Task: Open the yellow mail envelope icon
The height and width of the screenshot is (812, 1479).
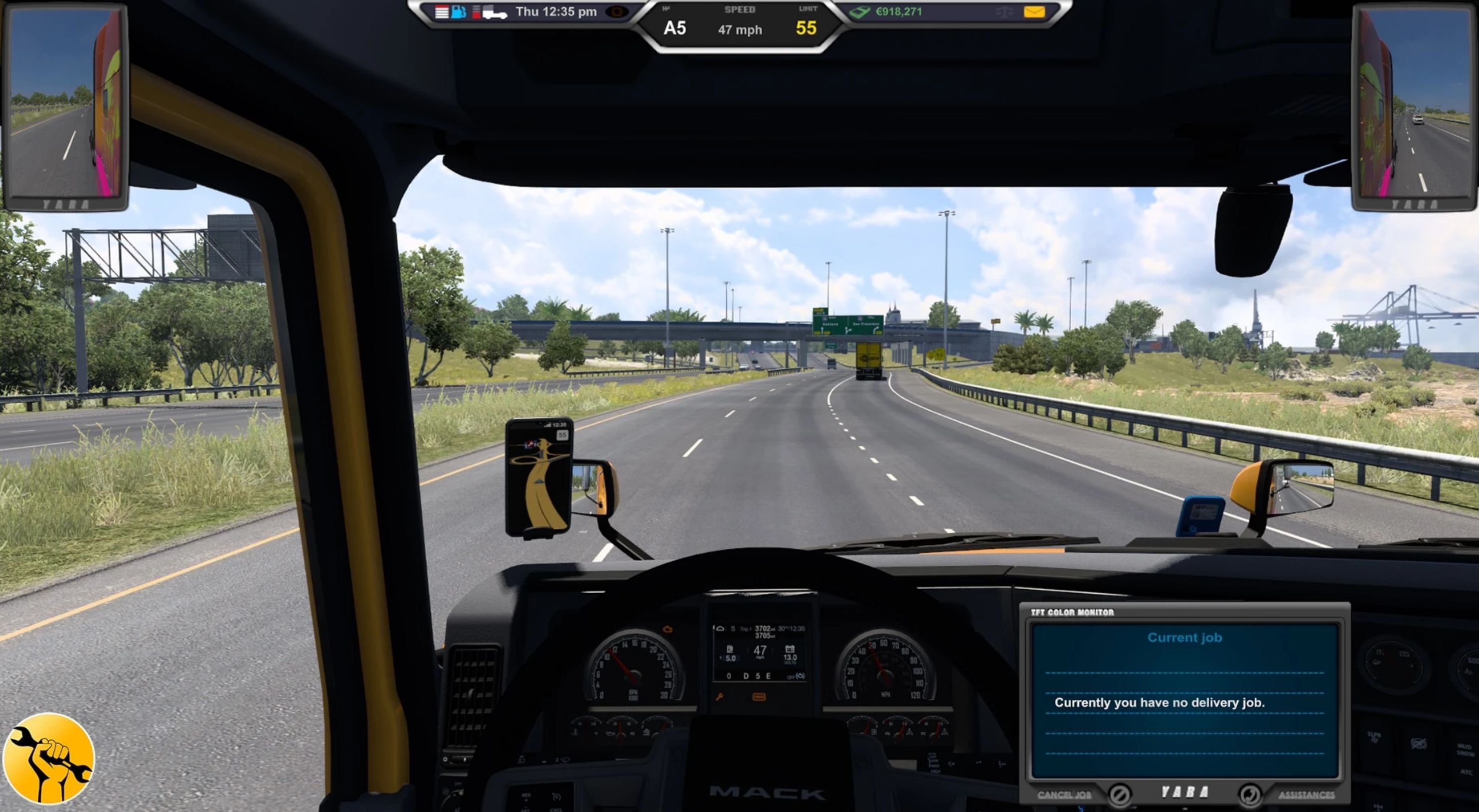Action: pyautogui.click(x=1034, y=11)
